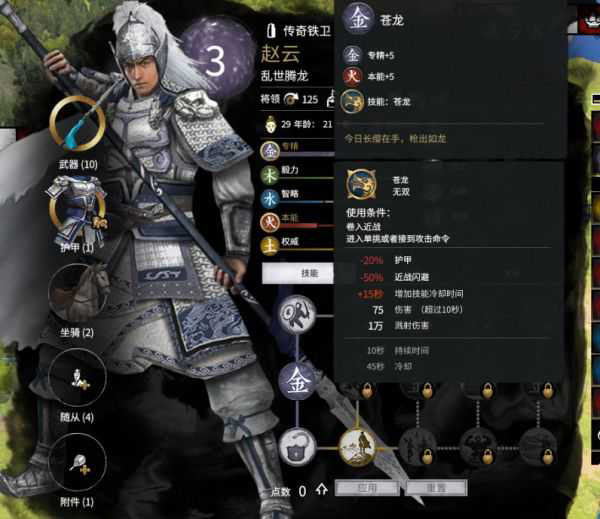The height and width of the screenshot is (519, 600).
Task: Open the weapon (武器) equipment slot
Action: click(x=77, y=125)
